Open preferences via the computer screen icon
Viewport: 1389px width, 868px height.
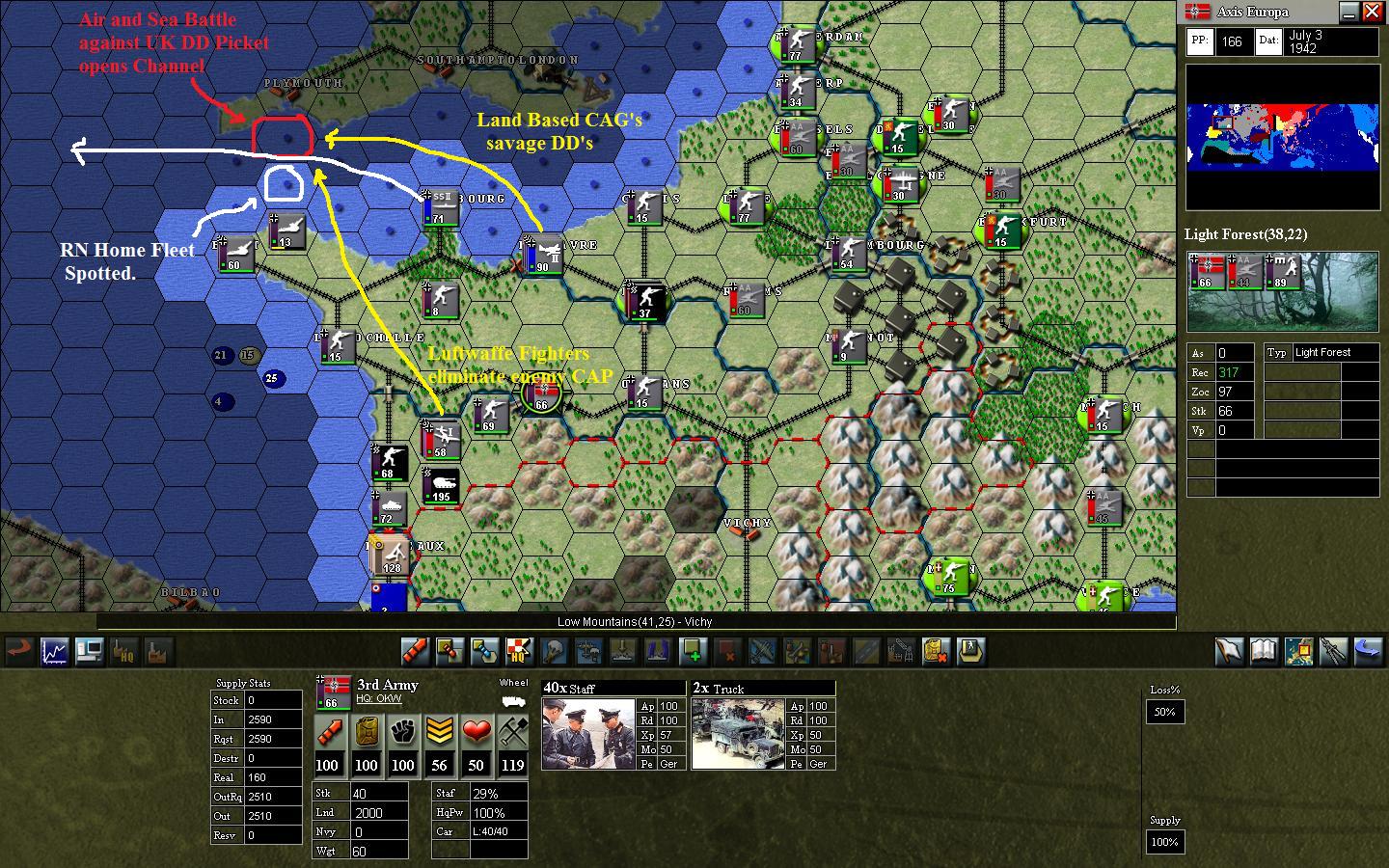tap(89, 652)
